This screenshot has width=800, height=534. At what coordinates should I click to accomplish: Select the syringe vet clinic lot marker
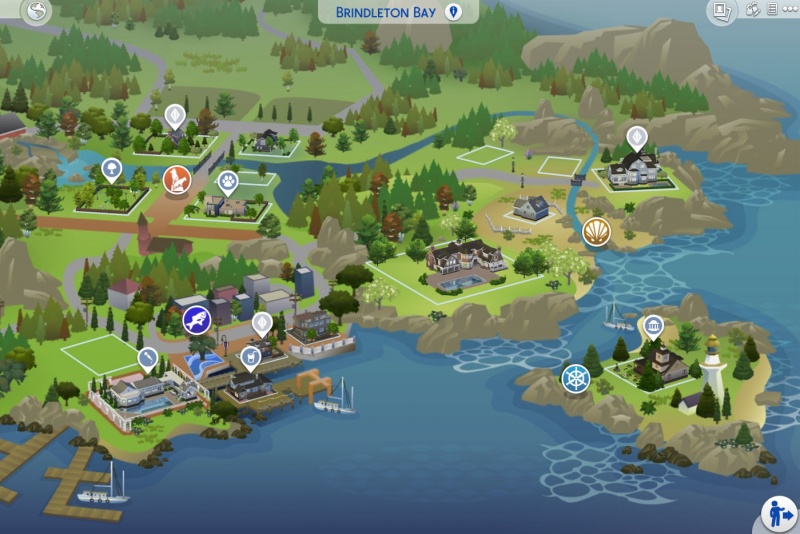[x=147, y=358]
